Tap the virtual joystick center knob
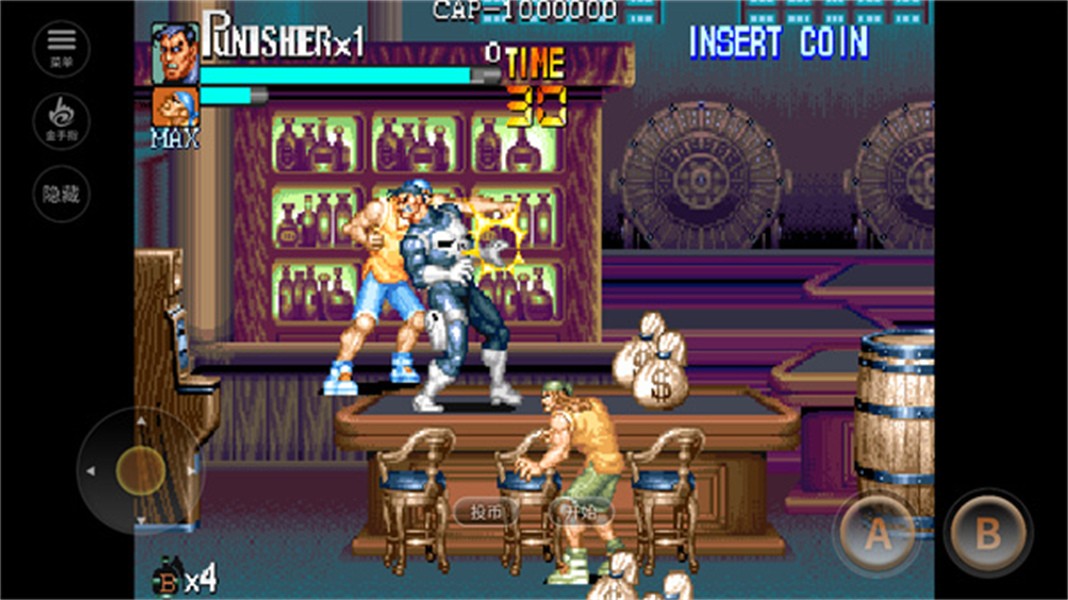Image resolution: width=1068 pixels, height=600 pixels. [x=140, y=470]
